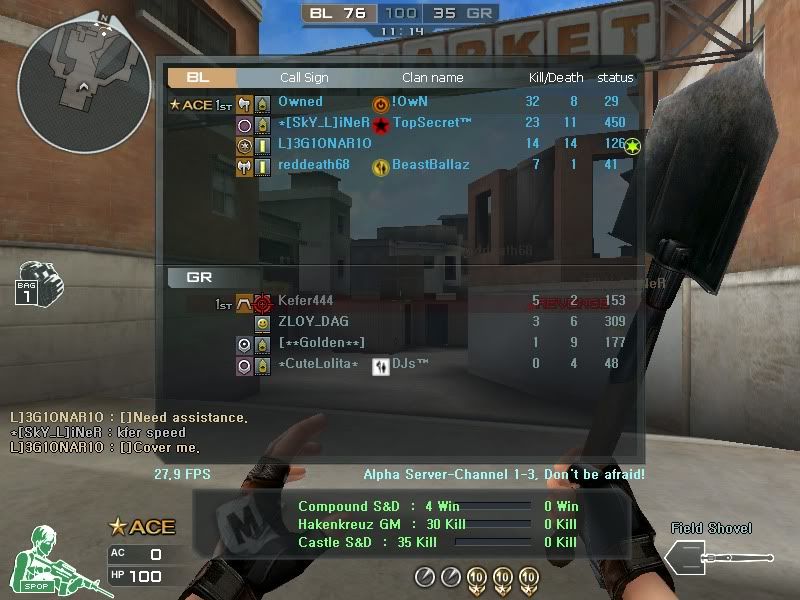Click the !OwN clan emblem
Screen dimensions: 800x600
click(x=381, y=103)
